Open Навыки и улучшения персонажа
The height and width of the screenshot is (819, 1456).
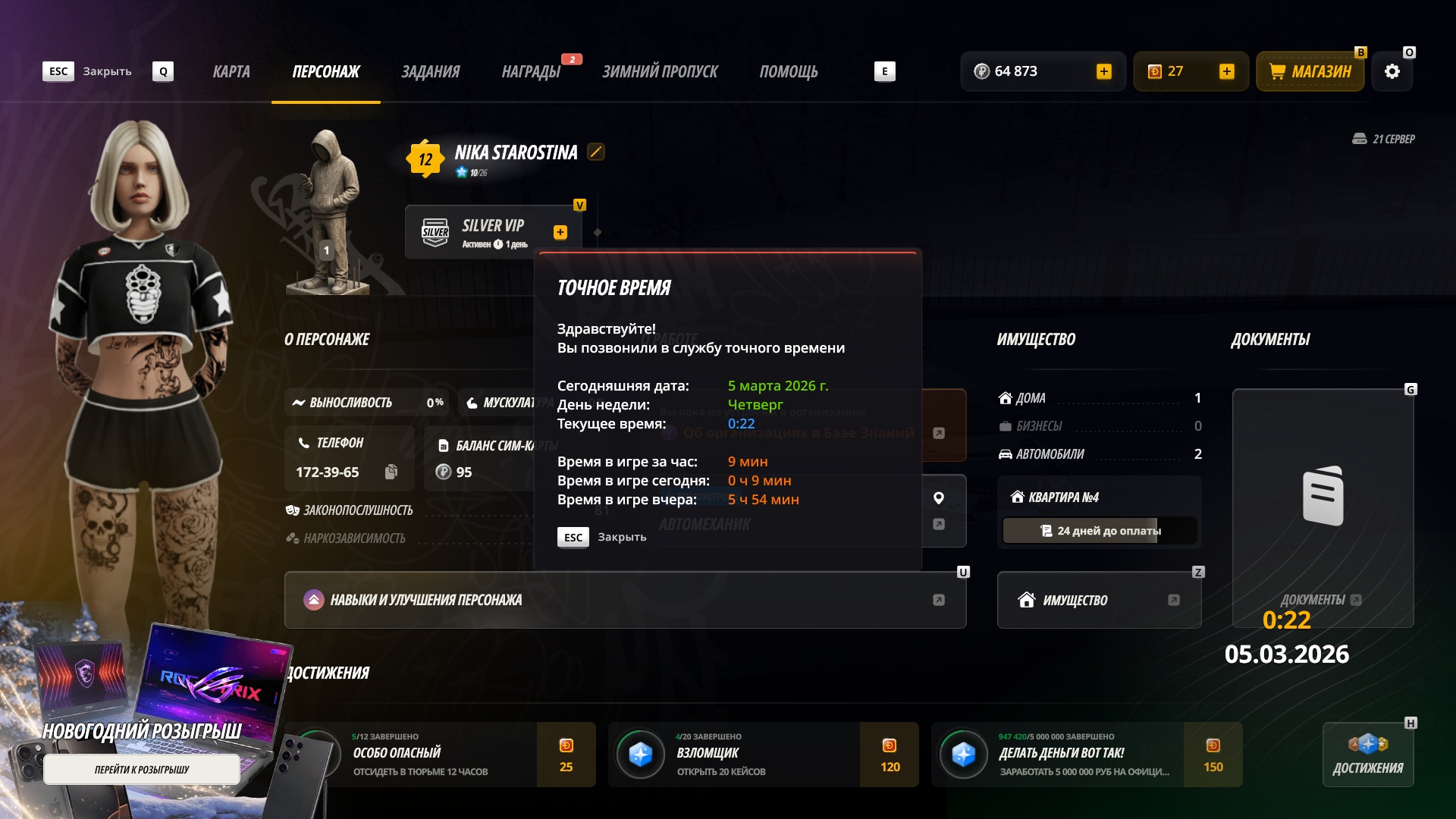[x=625, y=600]
